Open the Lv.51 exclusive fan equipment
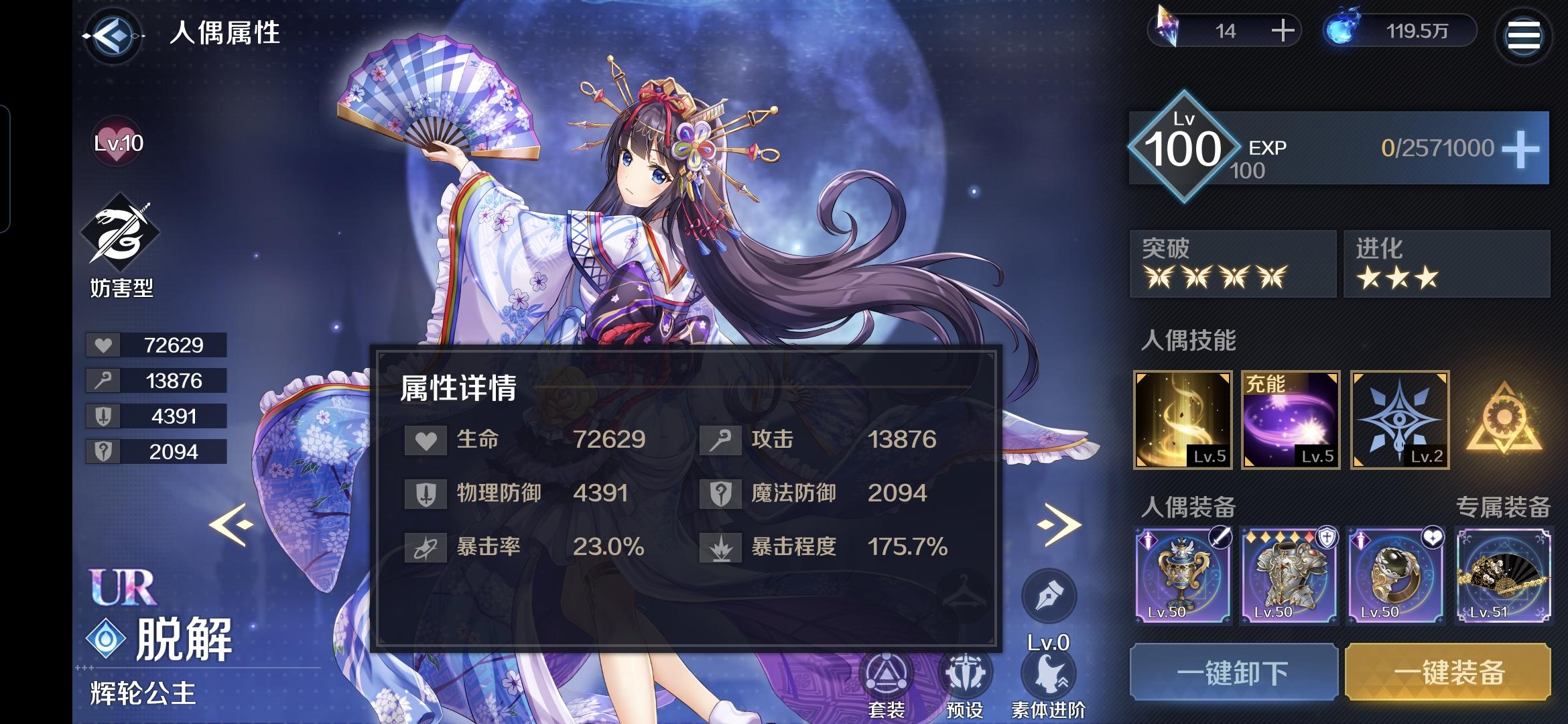Viewport: 1568px width, 724px height. tap(1506, 577)
